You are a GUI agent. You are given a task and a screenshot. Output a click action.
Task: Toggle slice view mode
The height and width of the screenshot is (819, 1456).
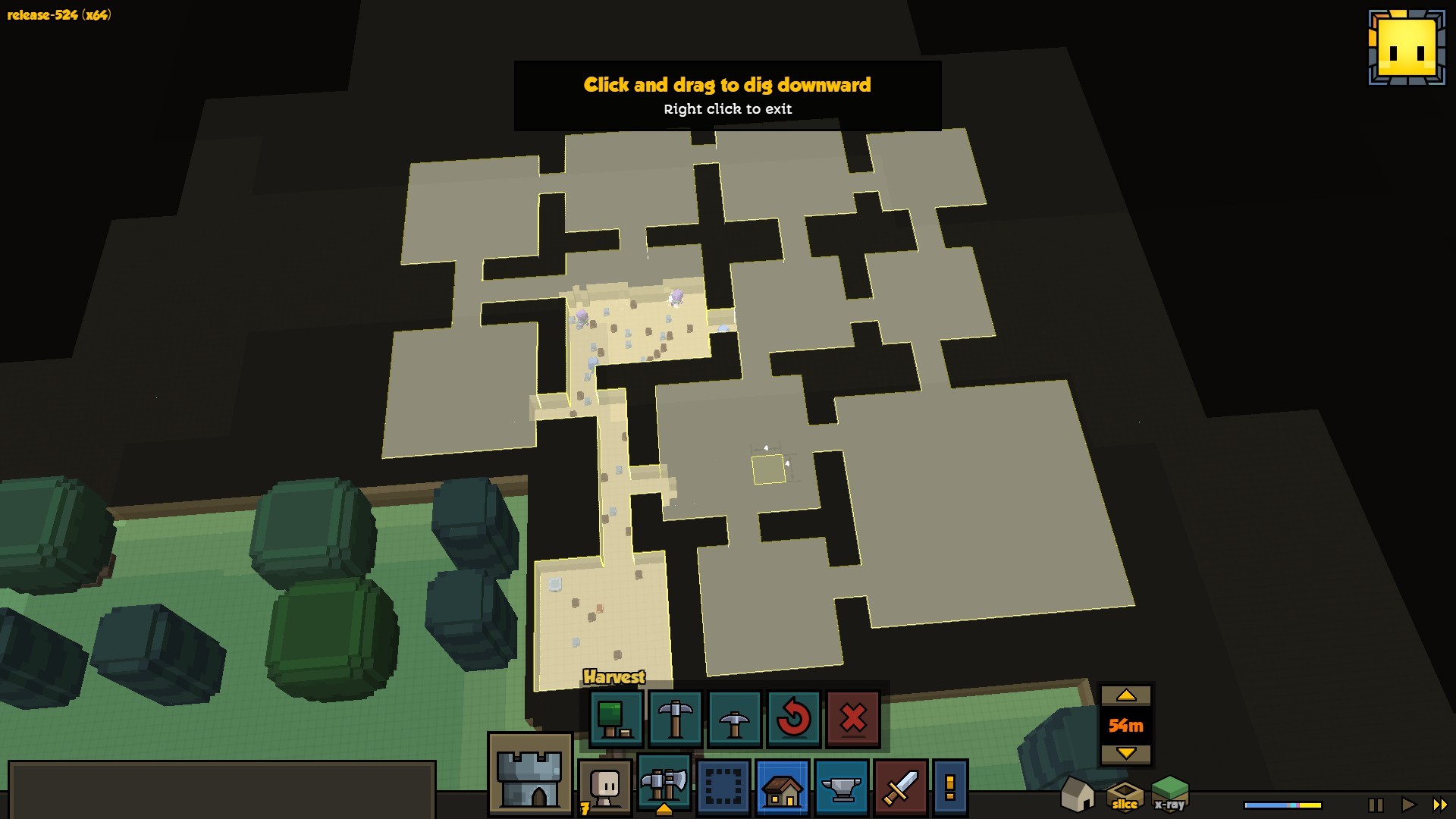coord(1125,795)
